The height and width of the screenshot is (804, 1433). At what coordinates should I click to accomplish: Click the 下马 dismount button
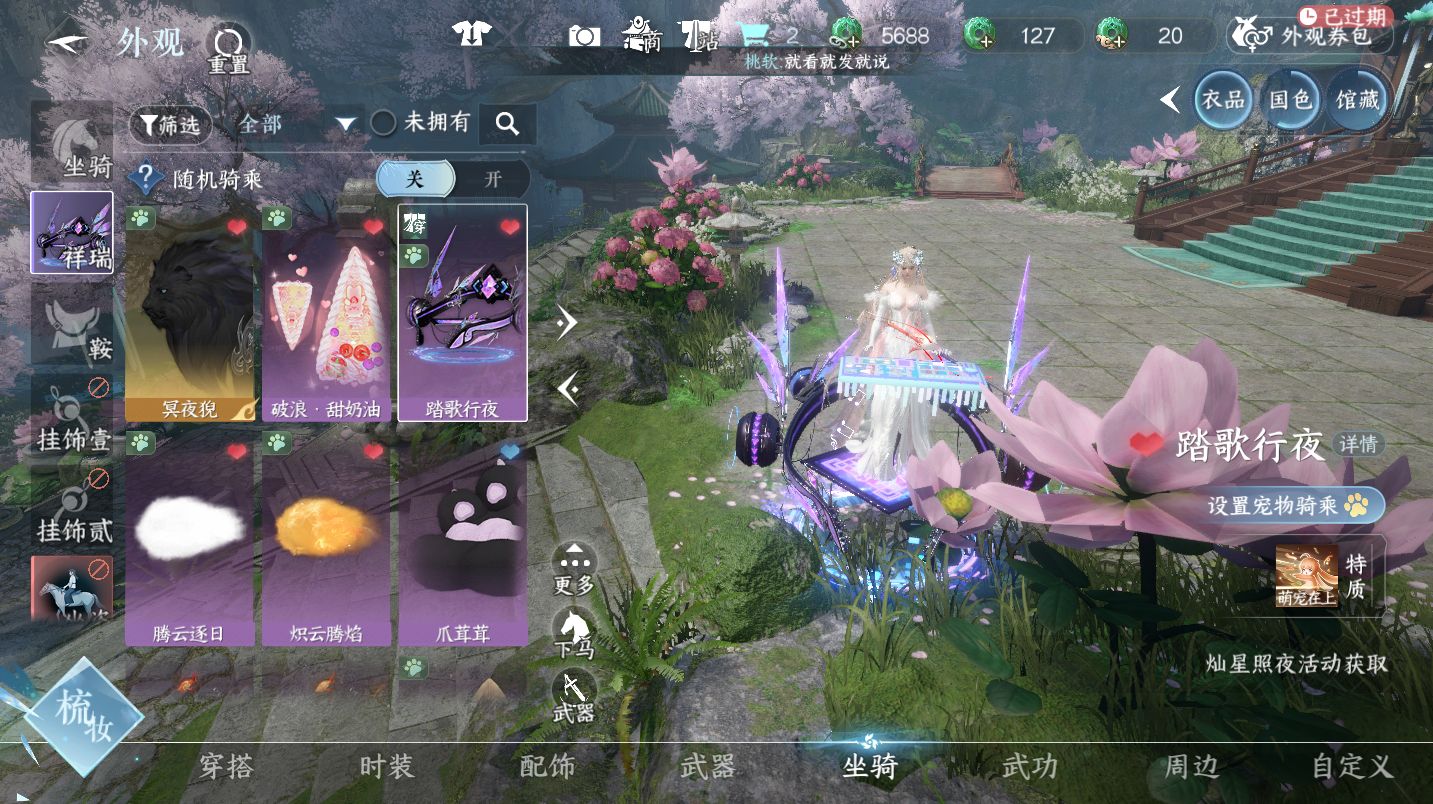click(x=574, y=634)
